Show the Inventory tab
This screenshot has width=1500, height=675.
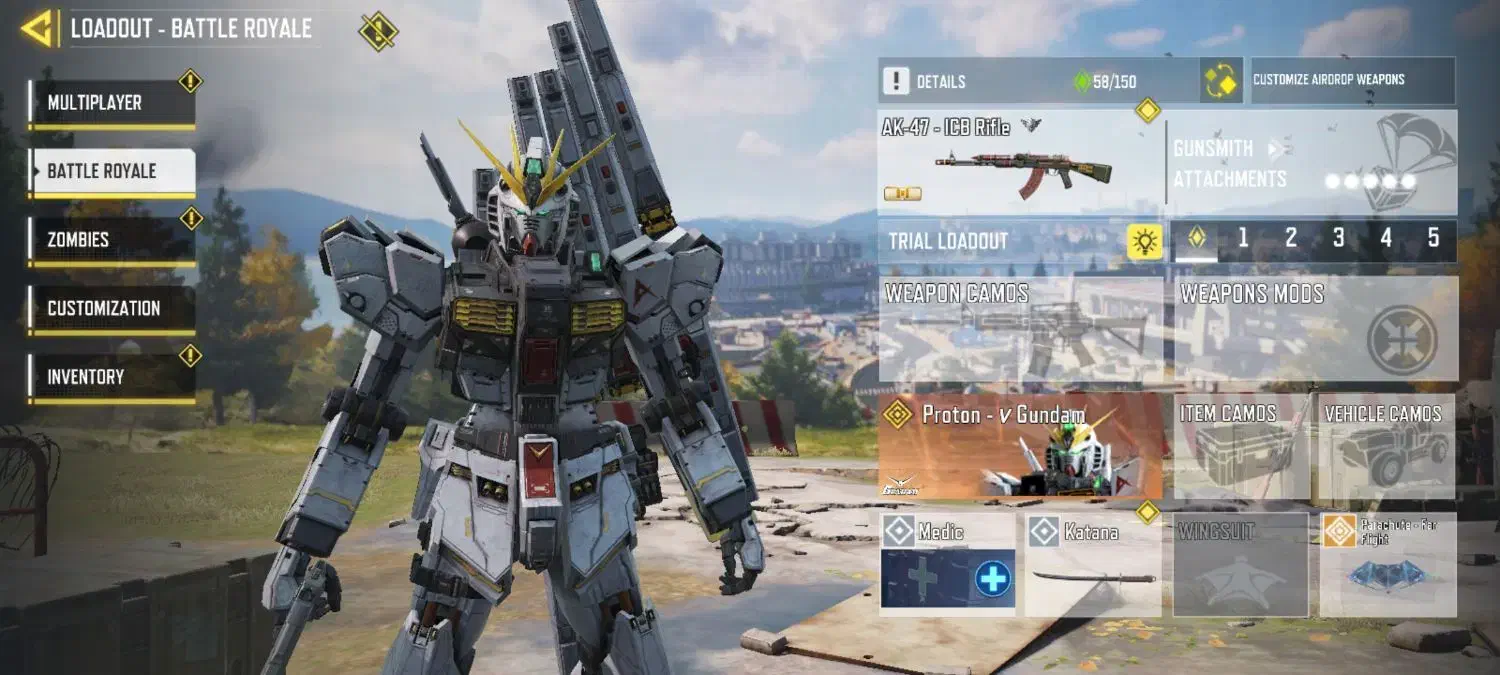pos(111,377)
